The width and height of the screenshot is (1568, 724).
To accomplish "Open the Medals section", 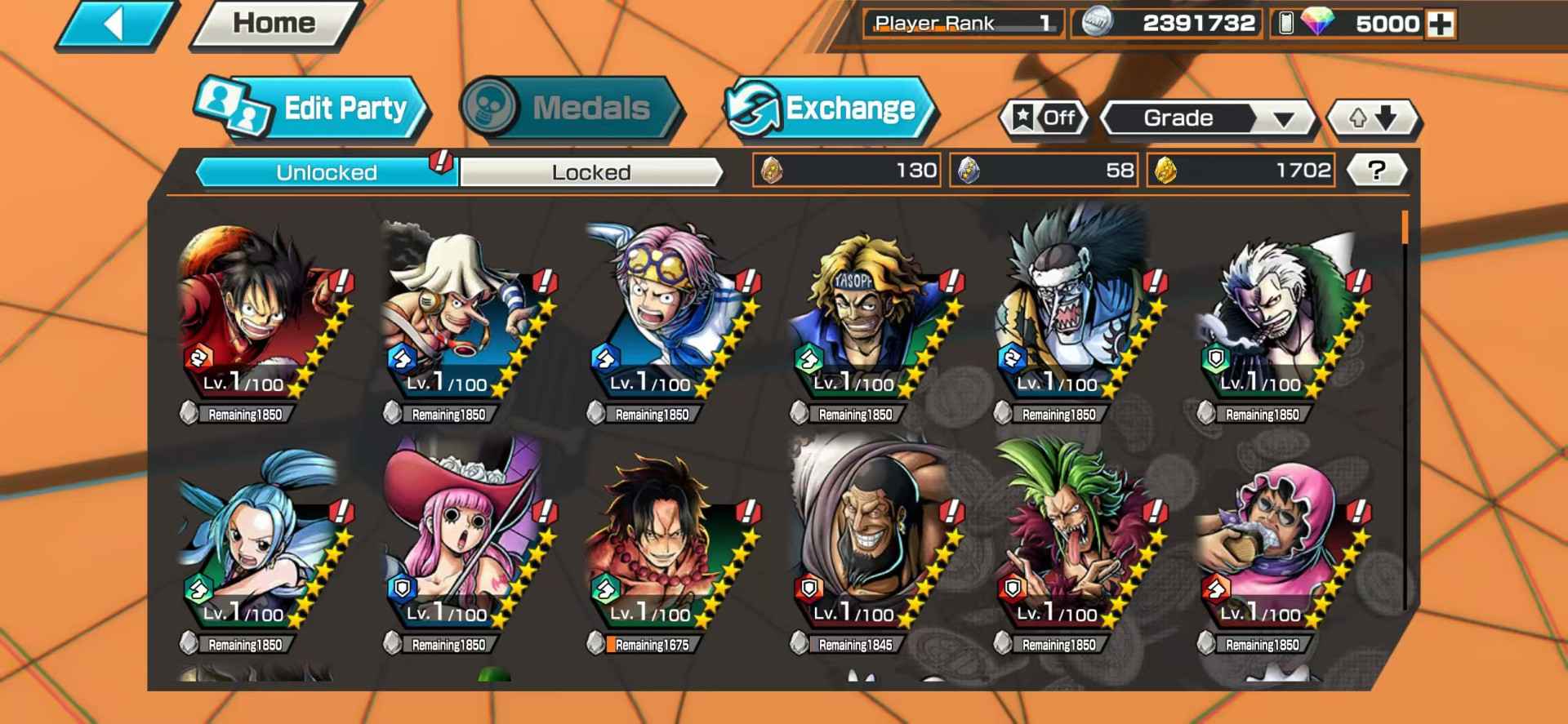I will click(570, 109).
